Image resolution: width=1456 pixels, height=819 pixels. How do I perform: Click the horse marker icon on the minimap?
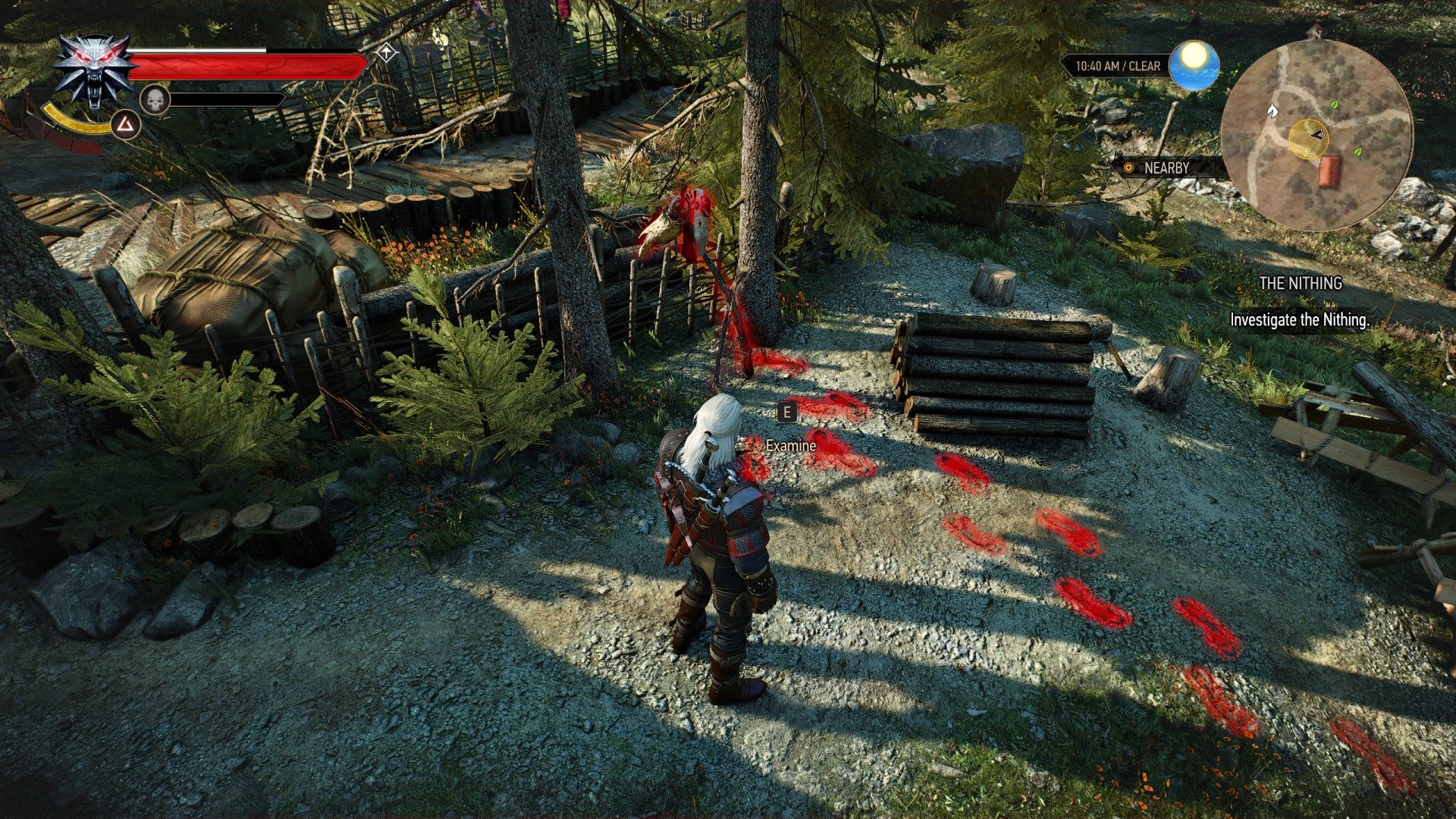[x=1272, y=111]
